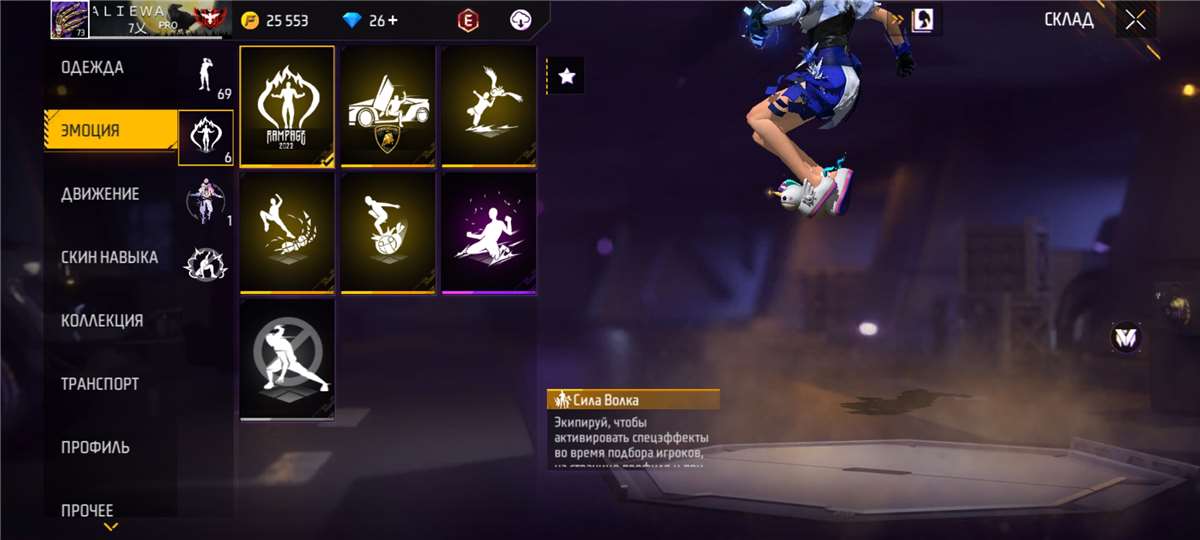Select the emote balancing on a ball
1200x540 pixels.
point(388,233)
